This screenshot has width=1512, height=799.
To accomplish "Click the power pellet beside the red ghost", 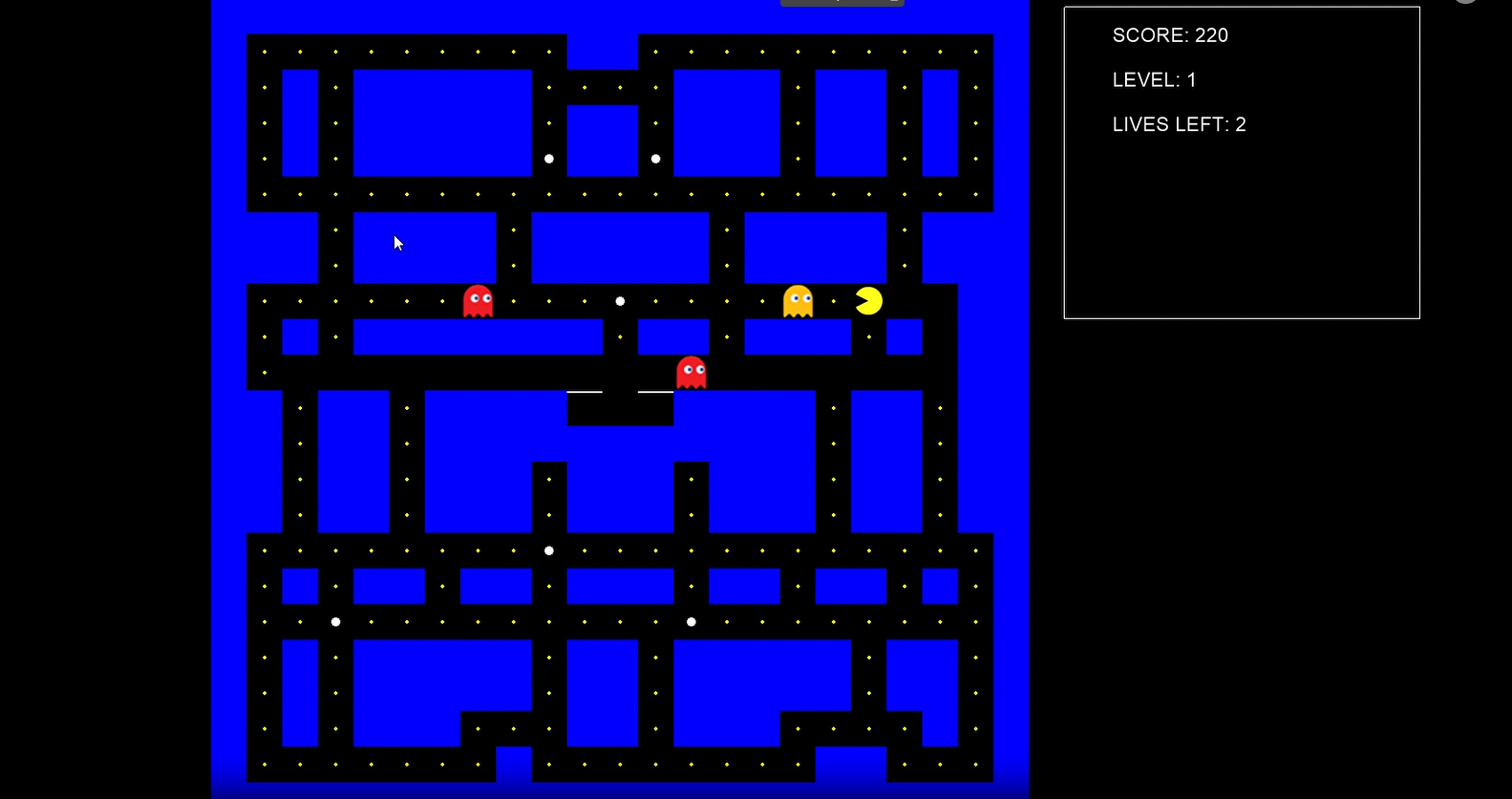I will tap(620, 301).
